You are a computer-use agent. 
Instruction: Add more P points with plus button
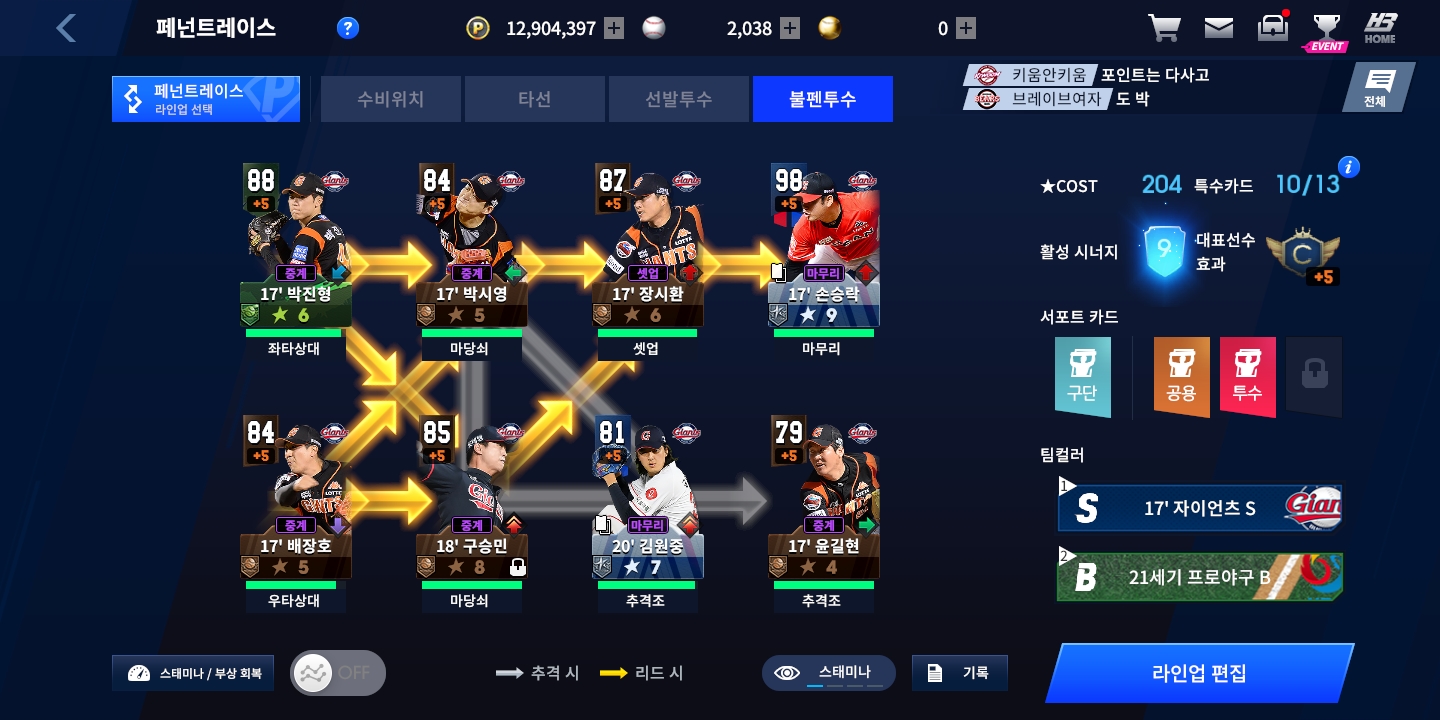point(614,28)
